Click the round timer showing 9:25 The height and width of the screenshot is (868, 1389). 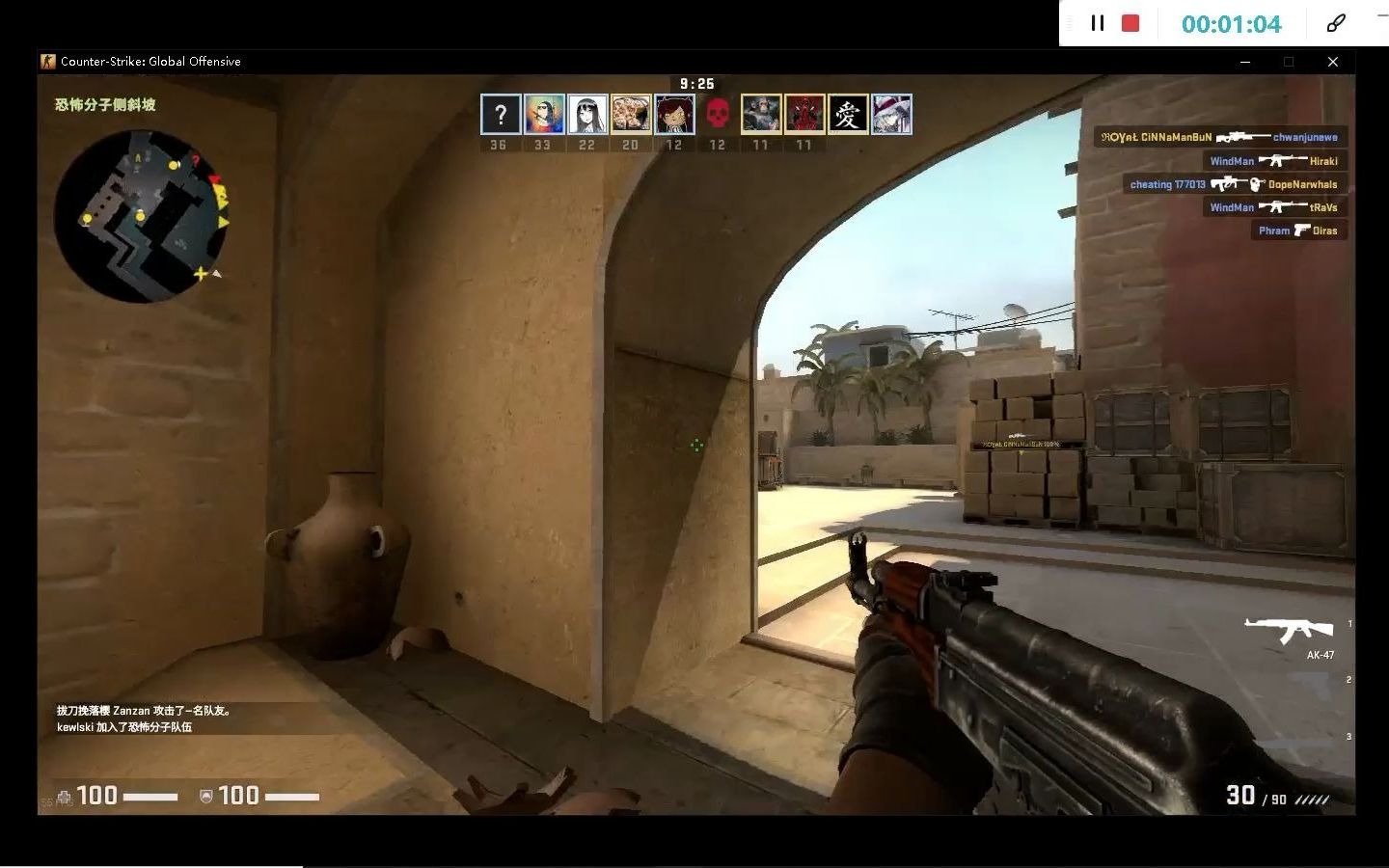click(x=697, y=84)
